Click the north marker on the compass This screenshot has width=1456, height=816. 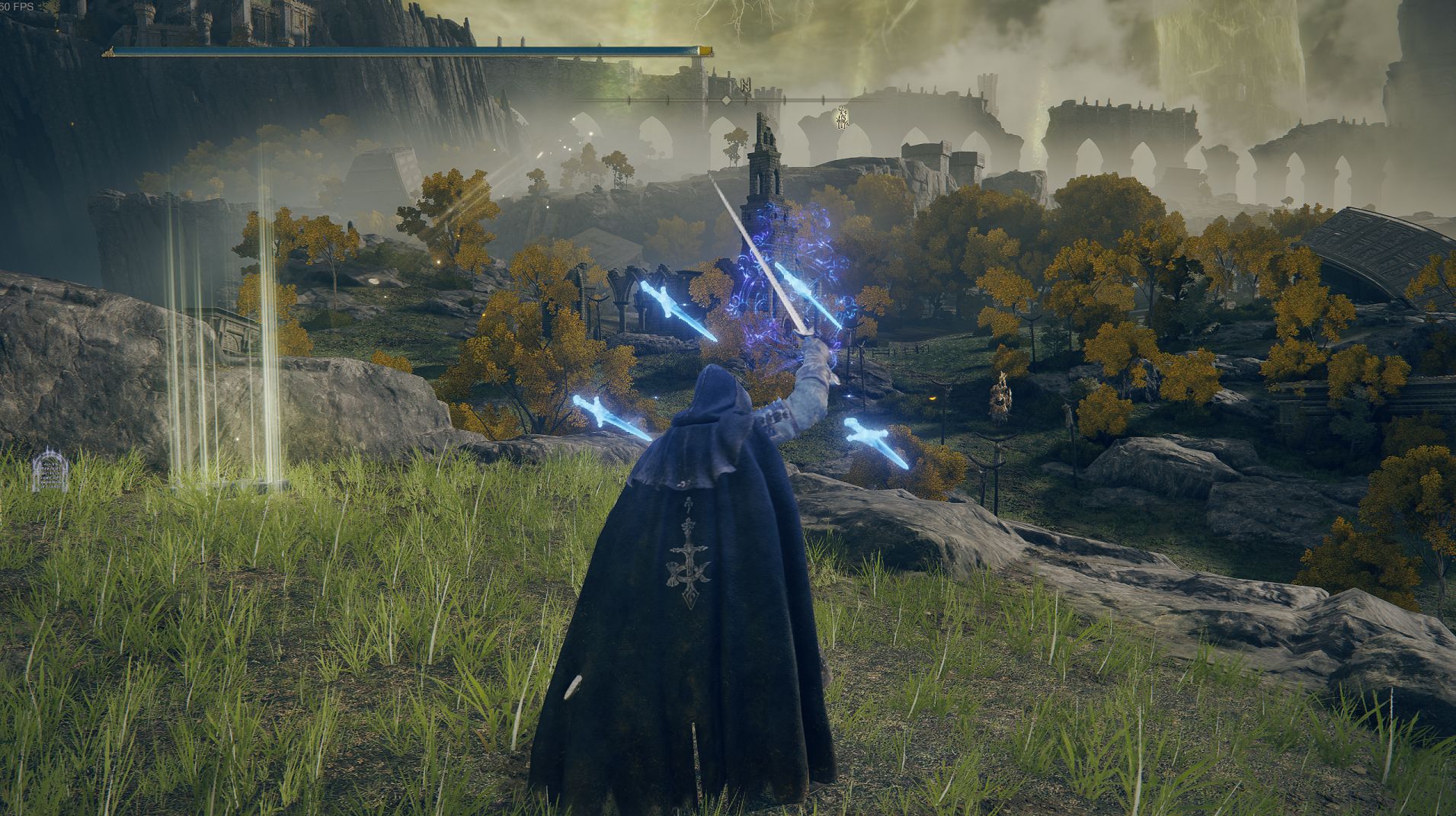(744, 84)
